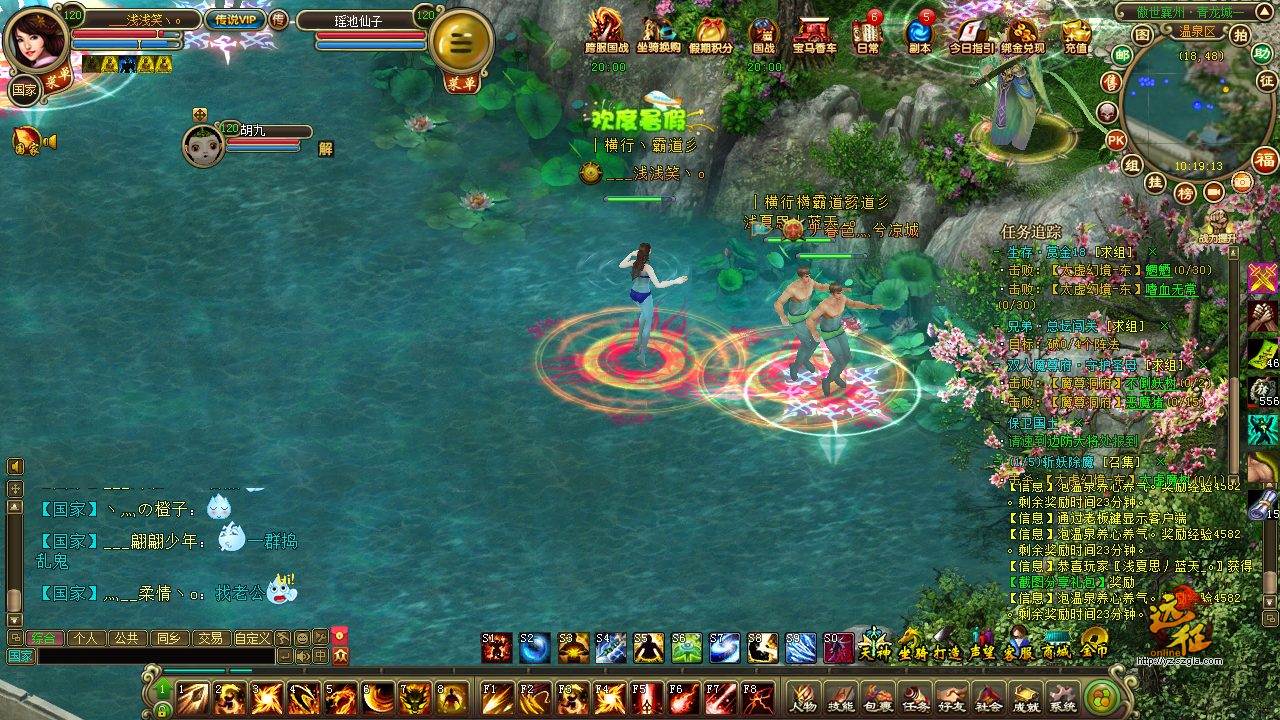
Task: Open the 系统 system menu
Action: pos(1062,697)
